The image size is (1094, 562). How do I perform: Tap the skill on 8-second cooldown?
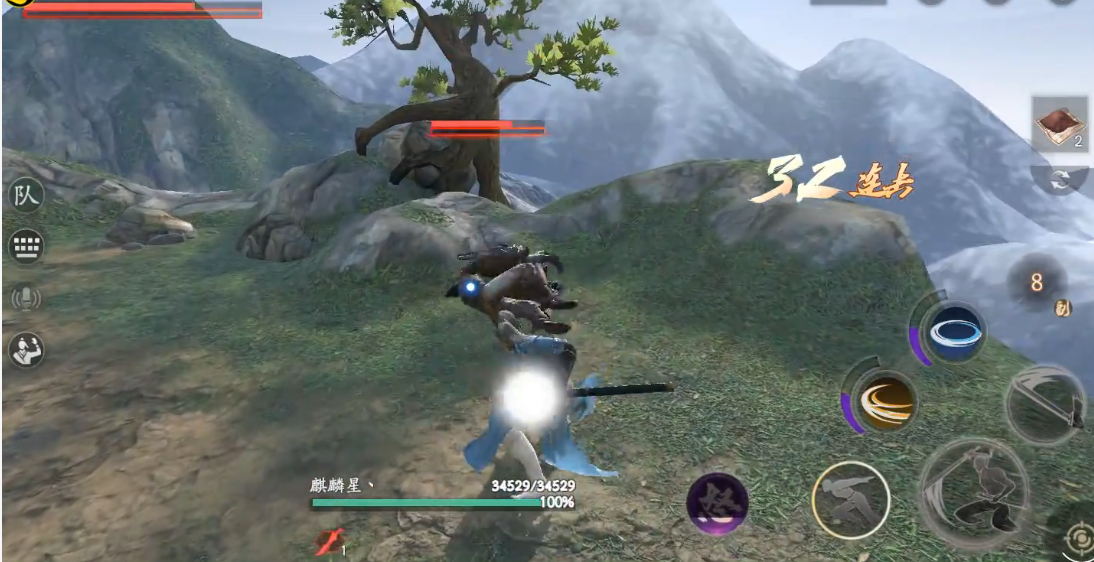coord(1037,284)
